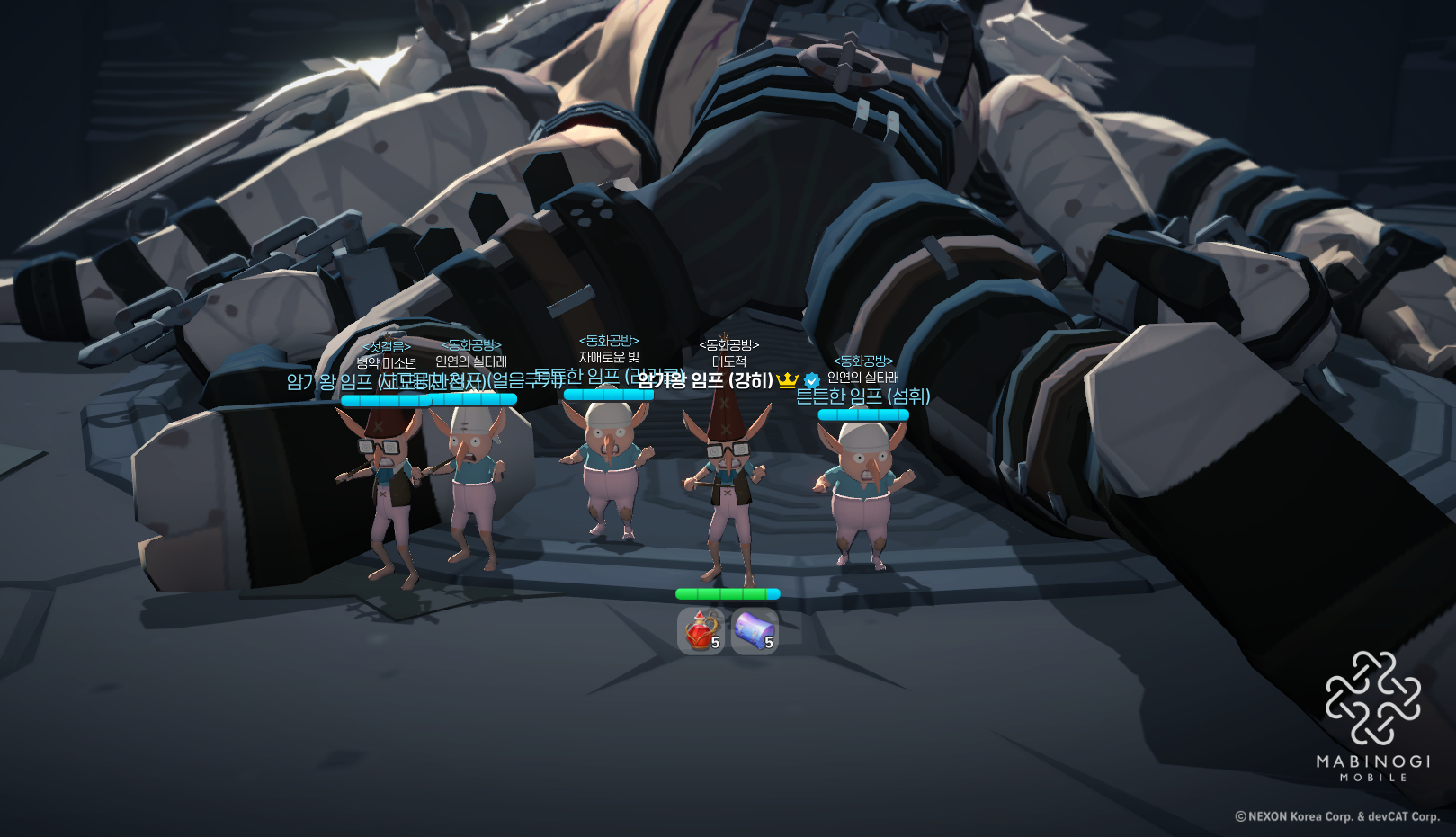
Task: Use the purple scroll item slot
Action: pos(754,630)
